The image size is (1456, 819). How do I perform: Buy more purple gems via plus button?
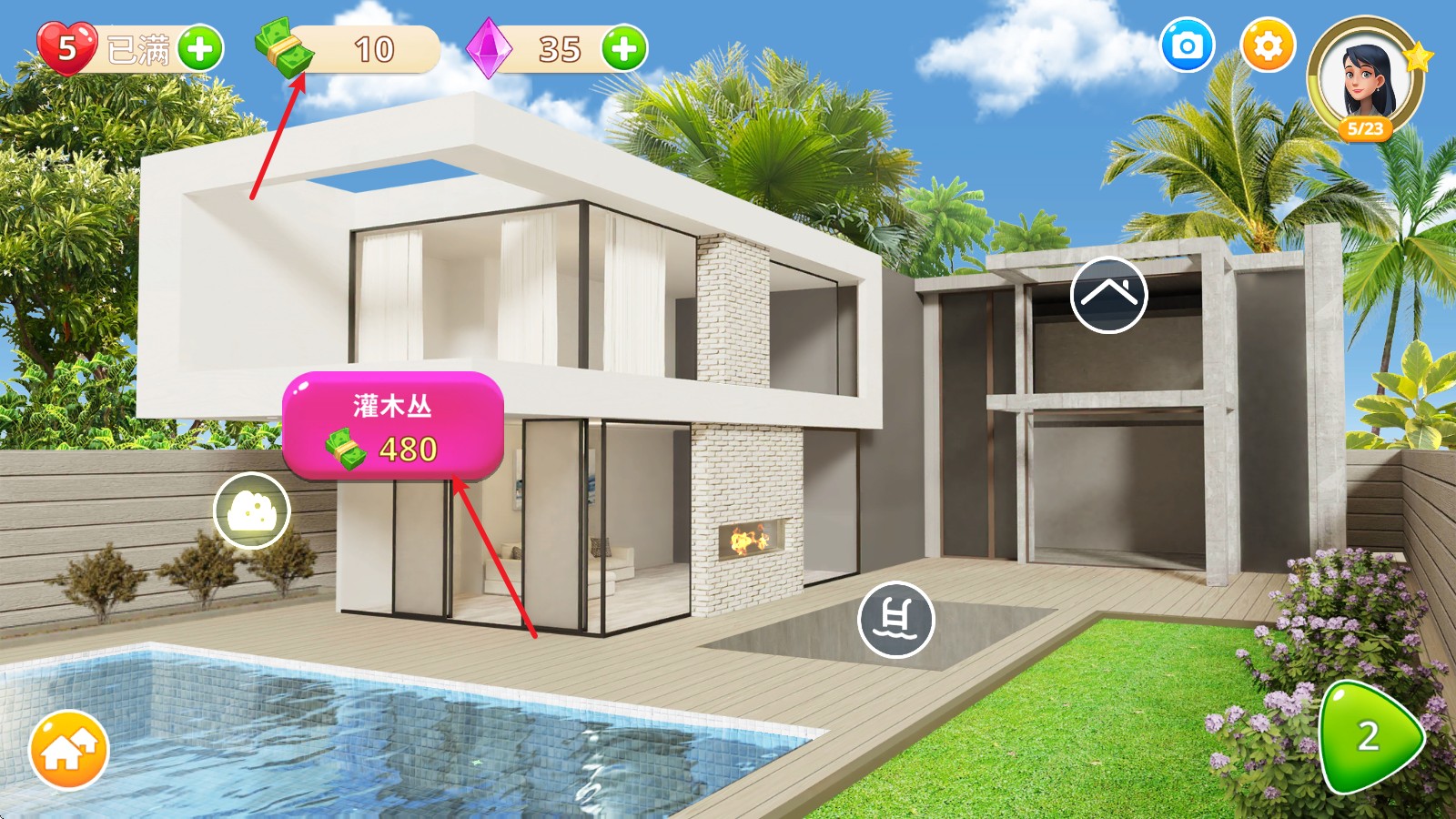coord(624,48)
